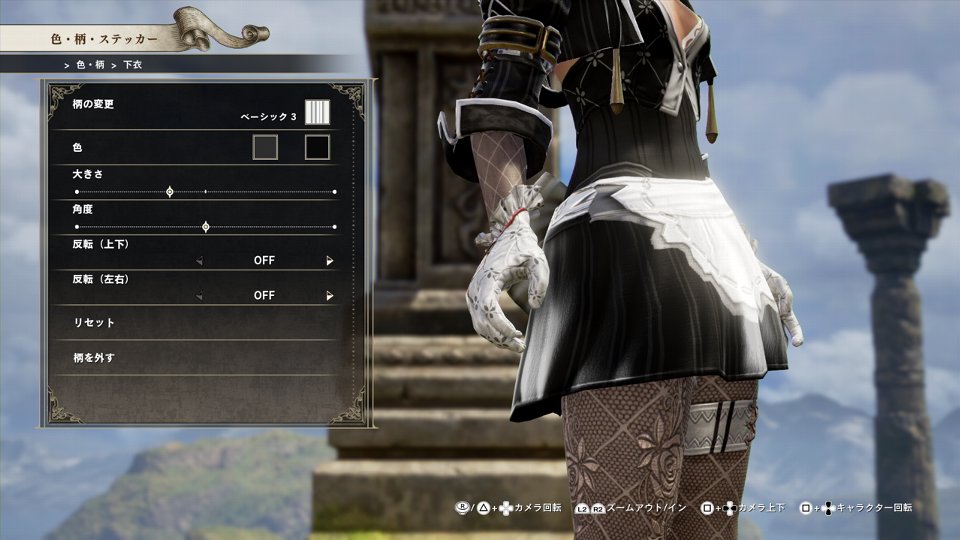Click right arrow of 反転（左右） setting
Image resolution: width=960 pixels, height=540 pixels.
[x=329, y=296]
